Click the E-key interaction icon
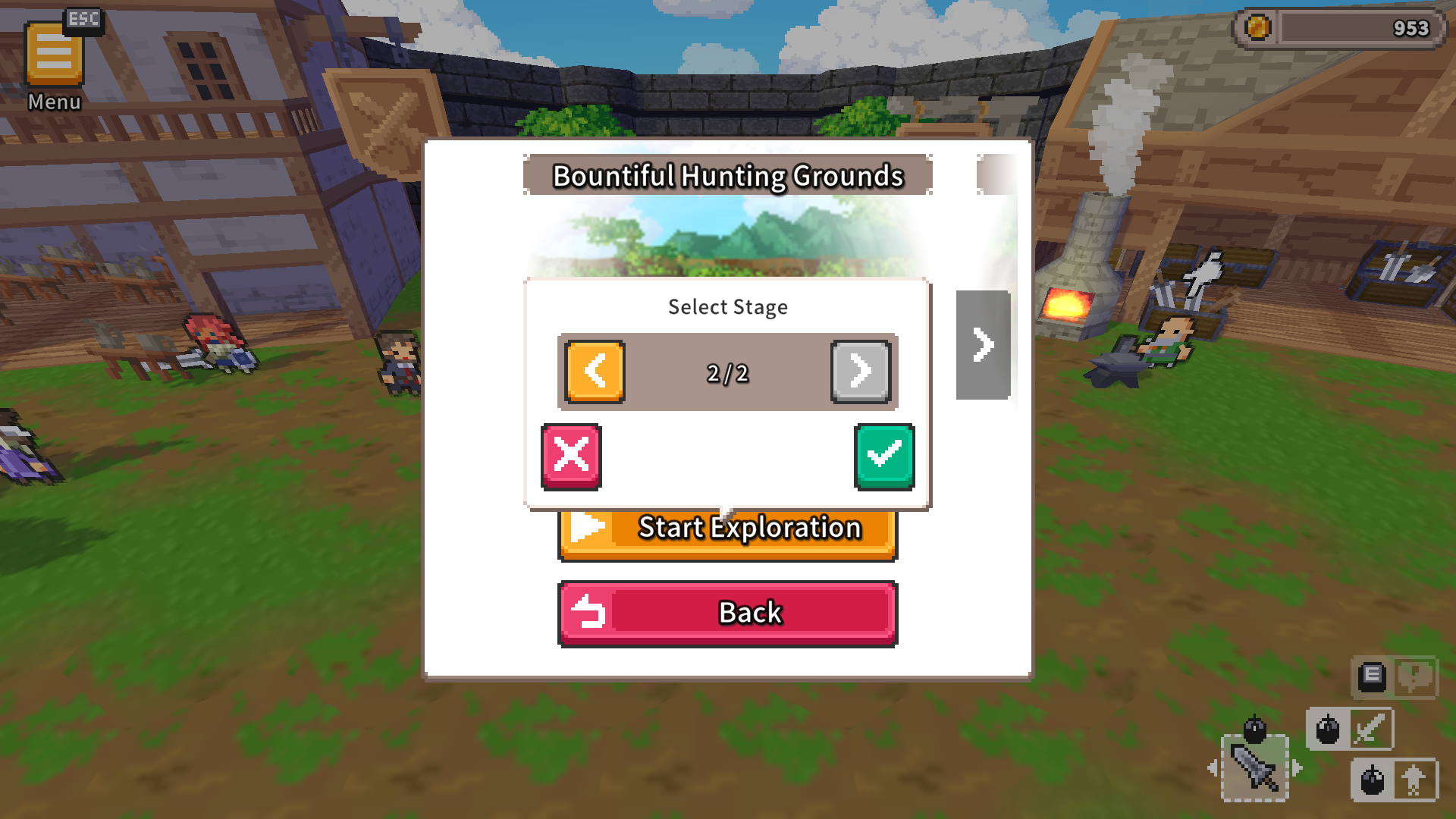1456x819 pixels. (1371, 677)
